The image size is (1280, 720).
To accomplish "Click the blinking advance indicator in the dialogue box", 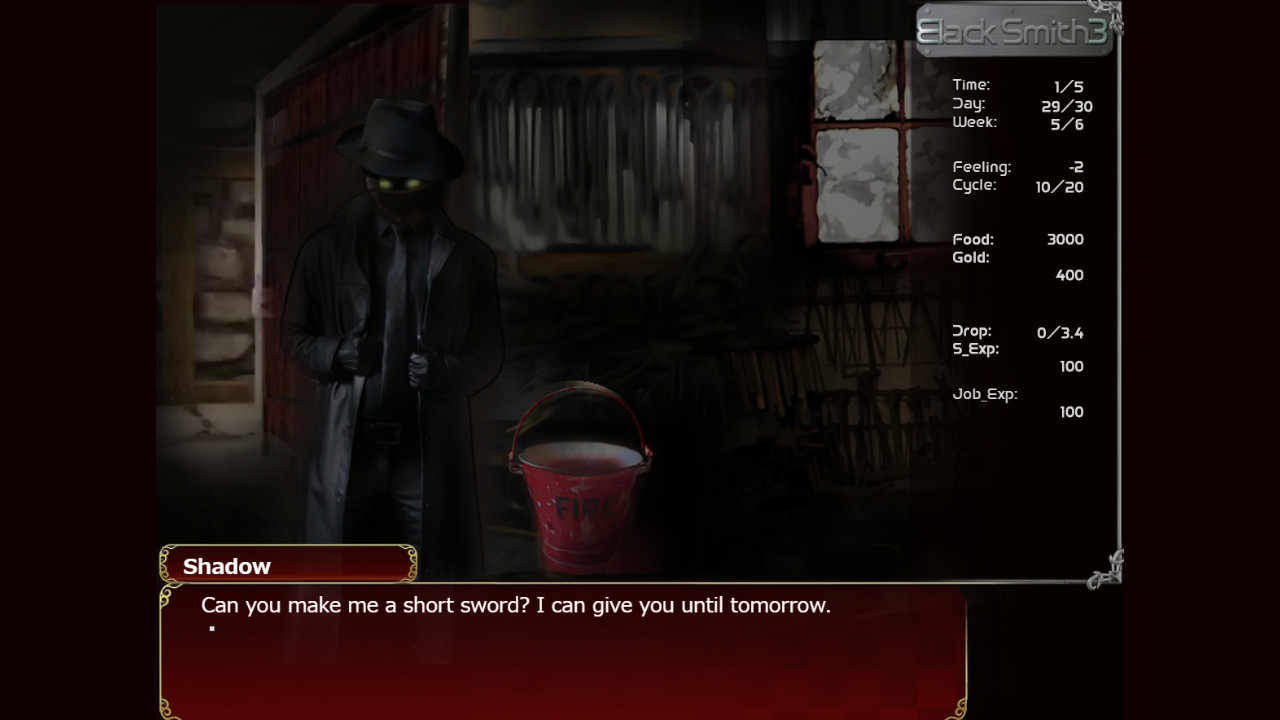I will (211, 628).
